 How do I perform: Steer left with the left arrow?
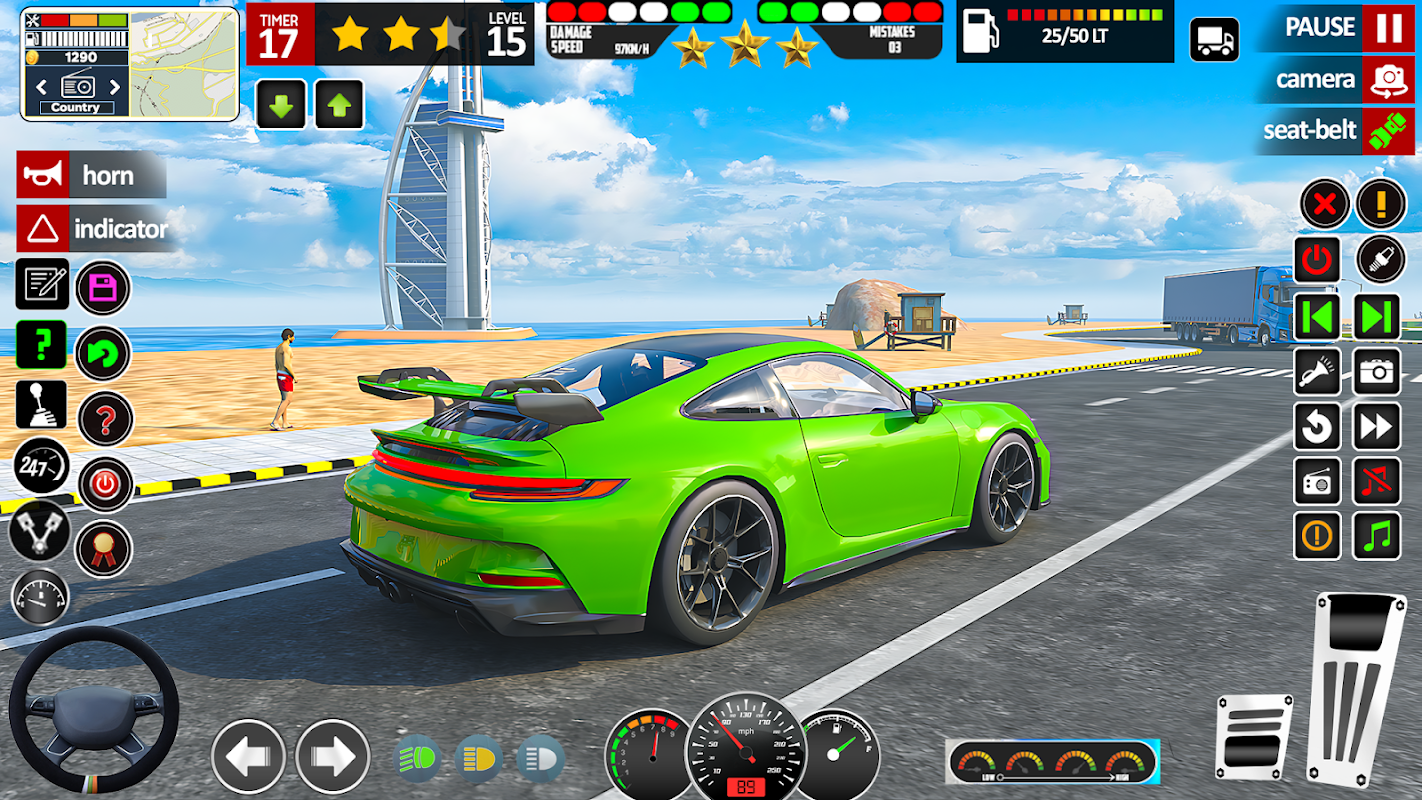[x=248, y=756]
